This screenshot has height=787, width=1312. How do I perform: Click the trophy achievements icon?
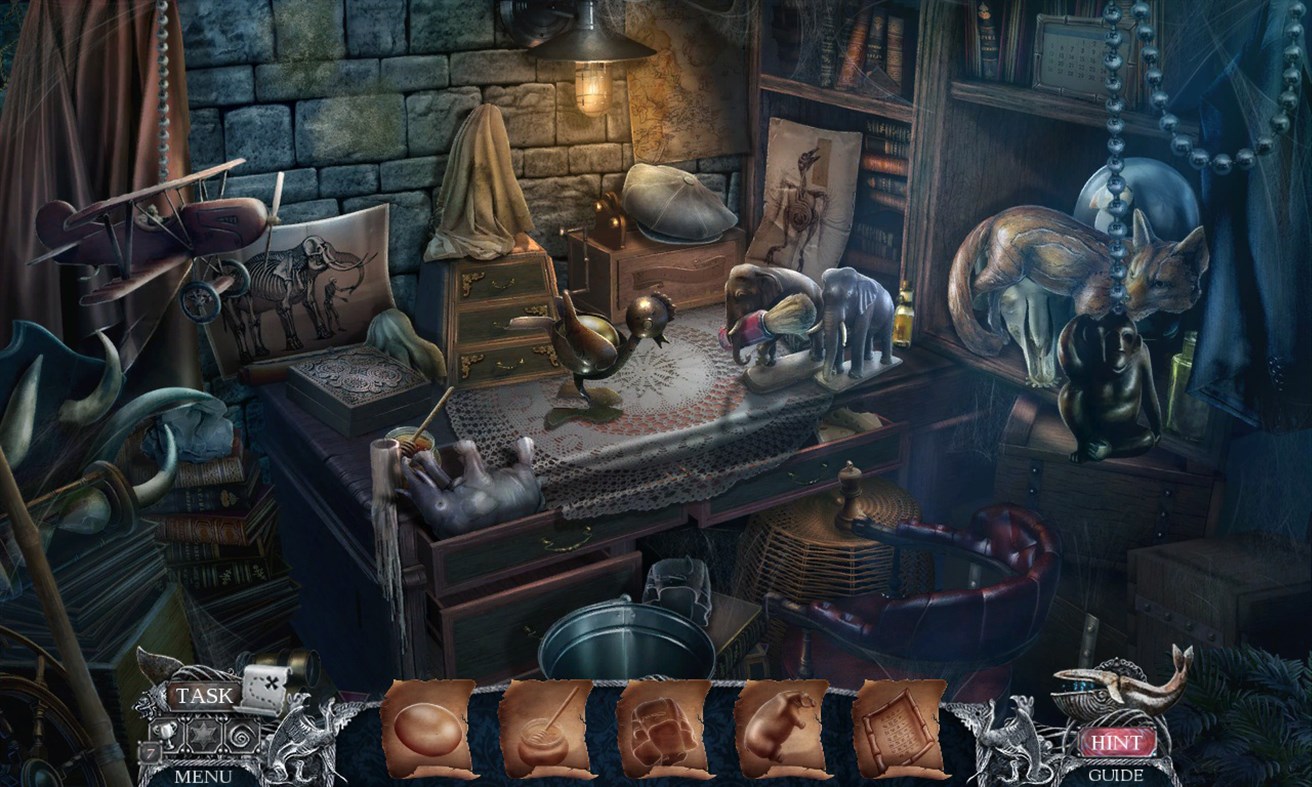[165, 734]
